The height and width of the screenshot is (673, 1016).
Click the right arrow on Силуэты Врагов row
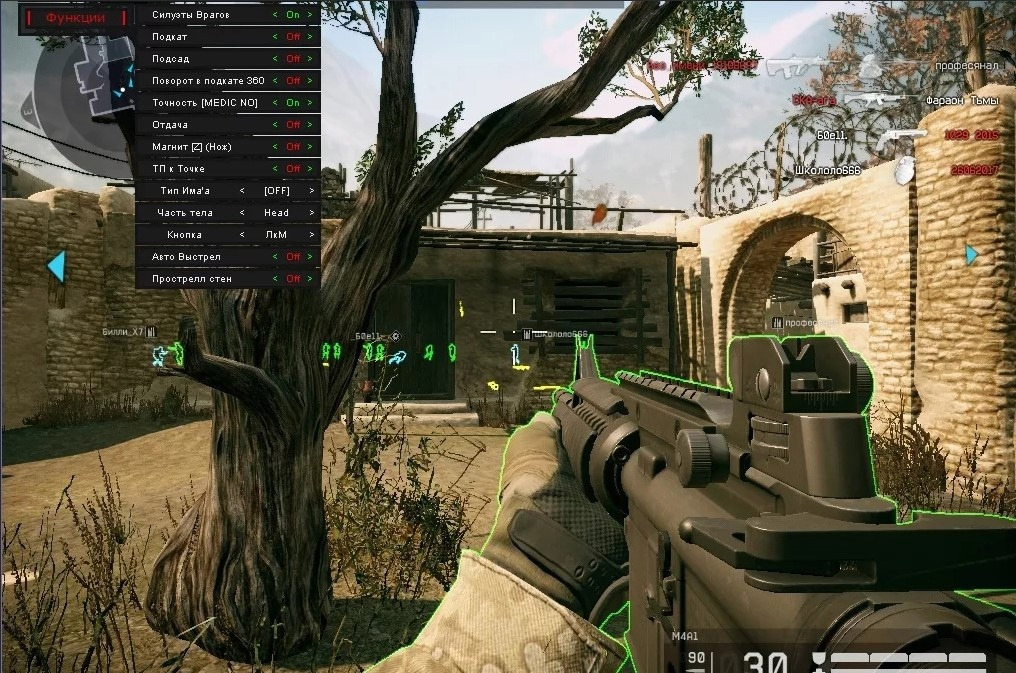tap(311, 15)
